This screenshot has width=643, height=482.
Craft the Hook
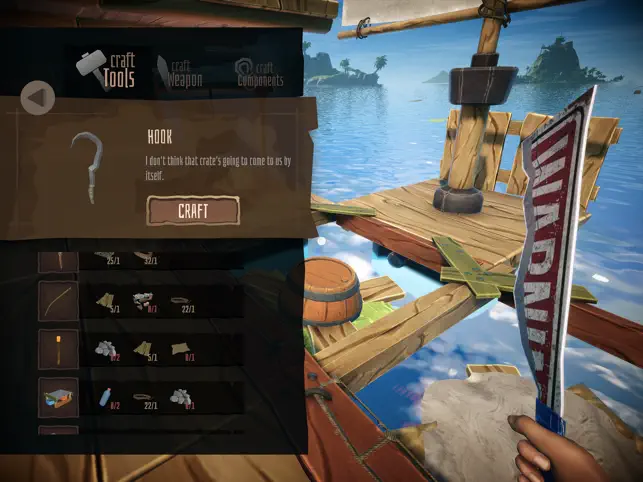(193, 210)
